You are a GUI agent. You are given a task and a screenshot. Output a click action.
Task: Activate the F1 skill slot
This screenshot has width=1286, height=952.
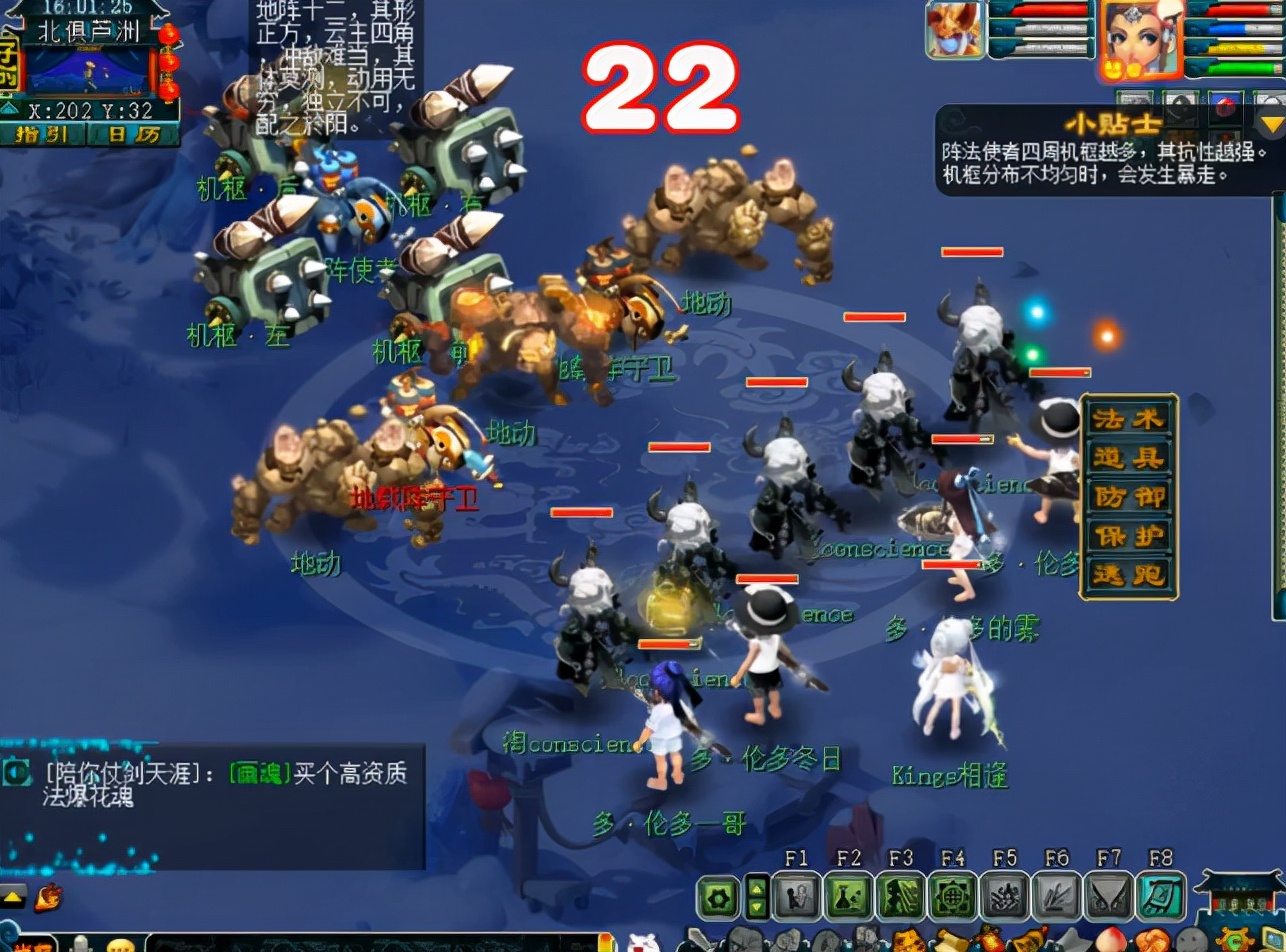point(797,896)
